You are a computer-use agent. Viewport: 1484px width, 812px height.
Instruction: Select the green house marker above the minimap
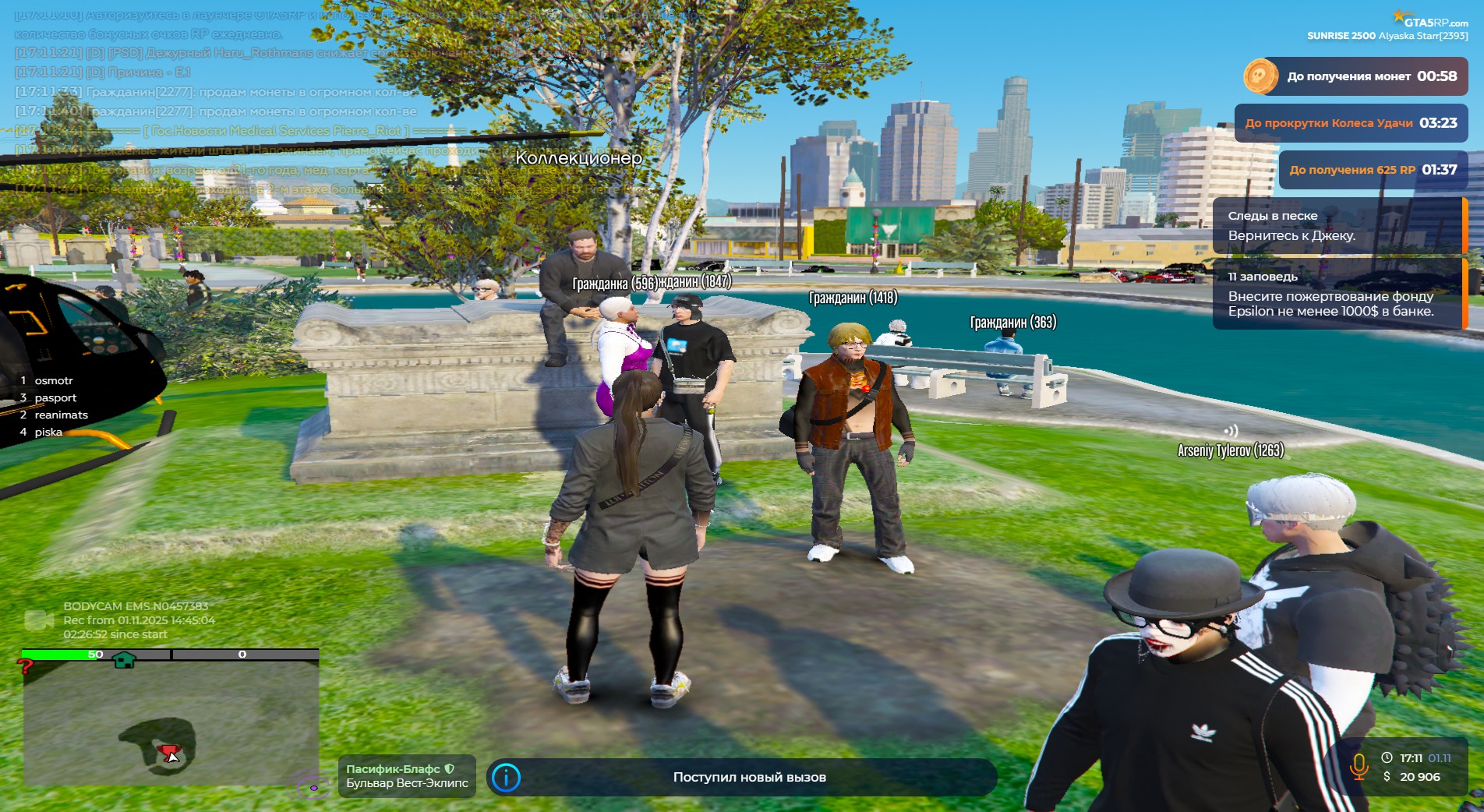(124, 661)
